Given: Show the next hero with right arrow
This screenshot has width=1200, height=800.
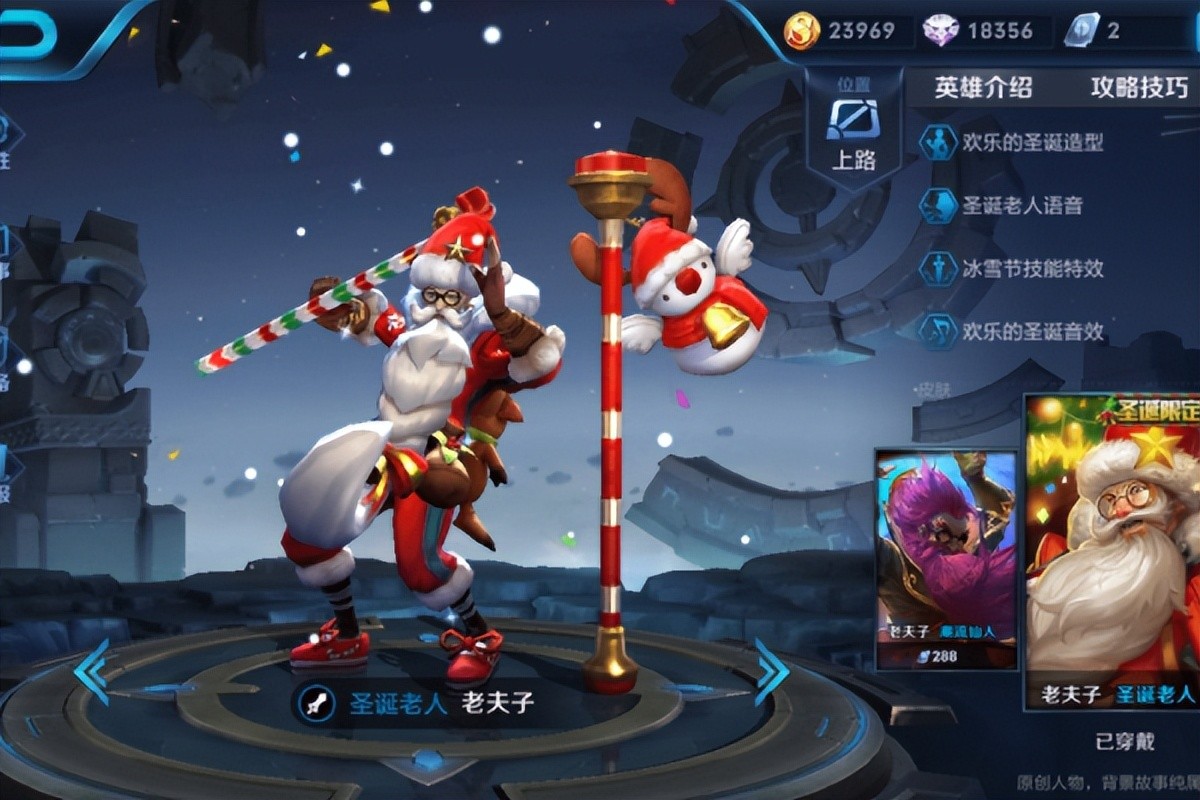Looking at the screenshot, I should (x=771, y=672).
